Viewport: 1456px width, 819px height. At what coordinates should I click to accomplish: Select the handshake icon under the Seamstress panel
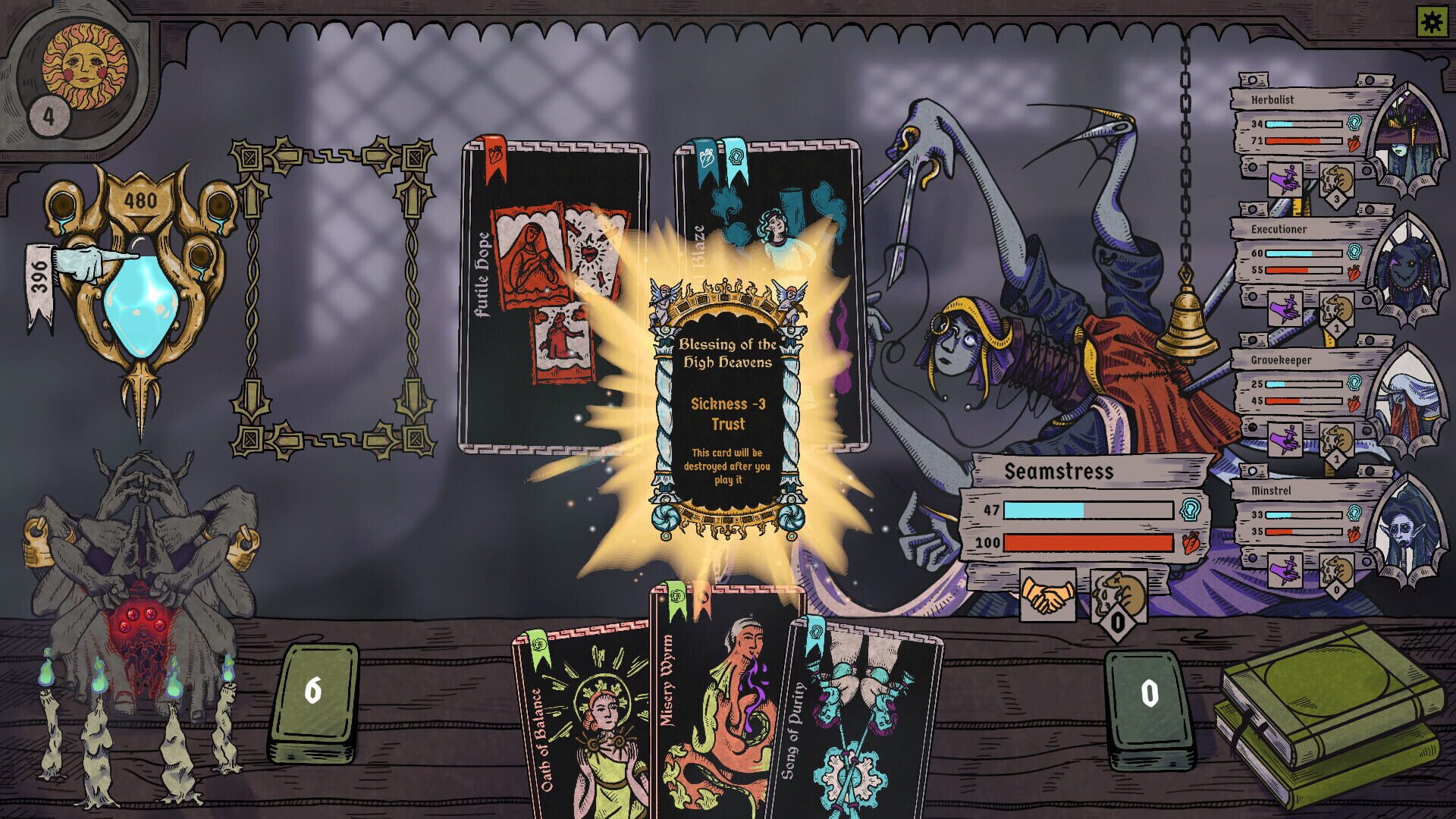point(1048,595)
